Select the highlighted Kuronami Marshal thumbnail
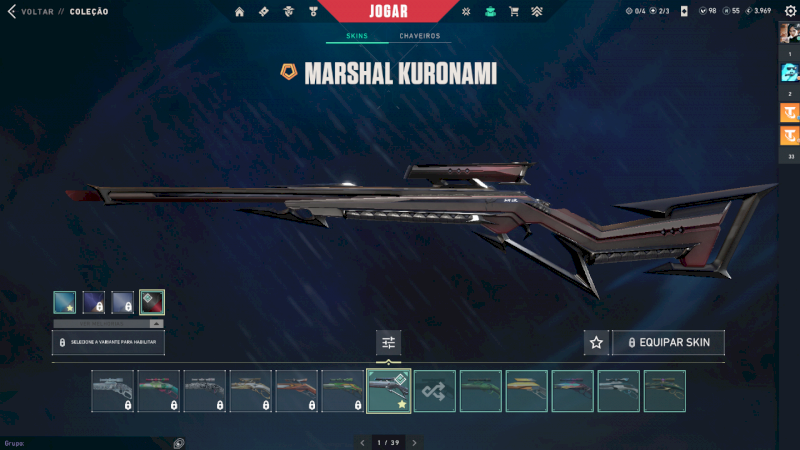 coord(389,391)
